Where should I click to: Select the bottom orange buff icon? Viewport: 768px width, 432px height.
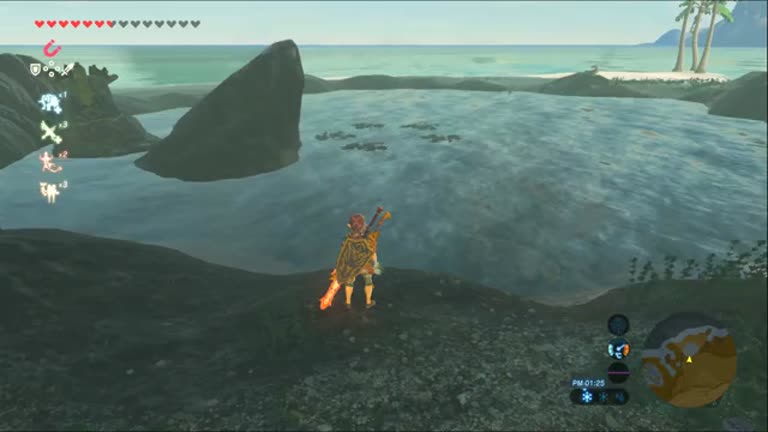tap(50, 190)
